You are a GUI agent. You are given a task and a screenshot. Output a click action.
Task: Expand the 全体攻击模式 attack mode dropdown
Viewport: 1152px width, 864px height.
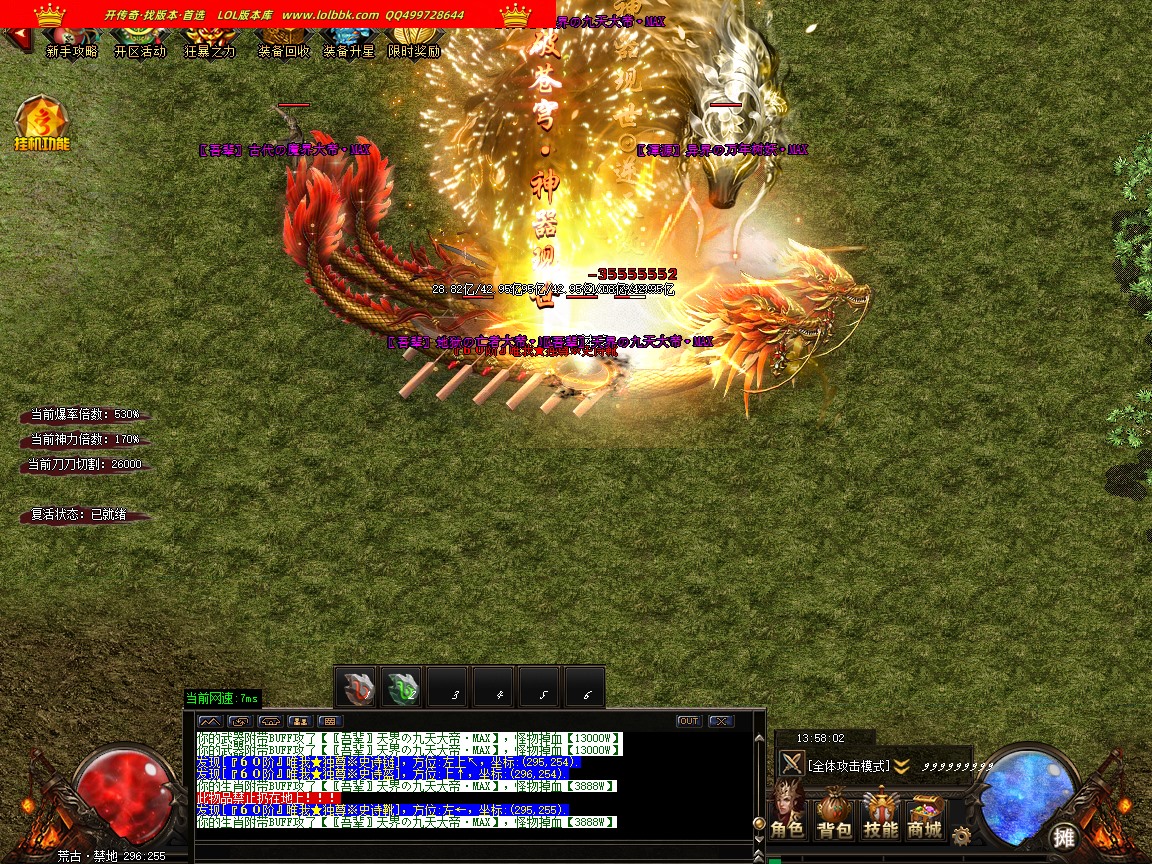[x=901, y=766]
